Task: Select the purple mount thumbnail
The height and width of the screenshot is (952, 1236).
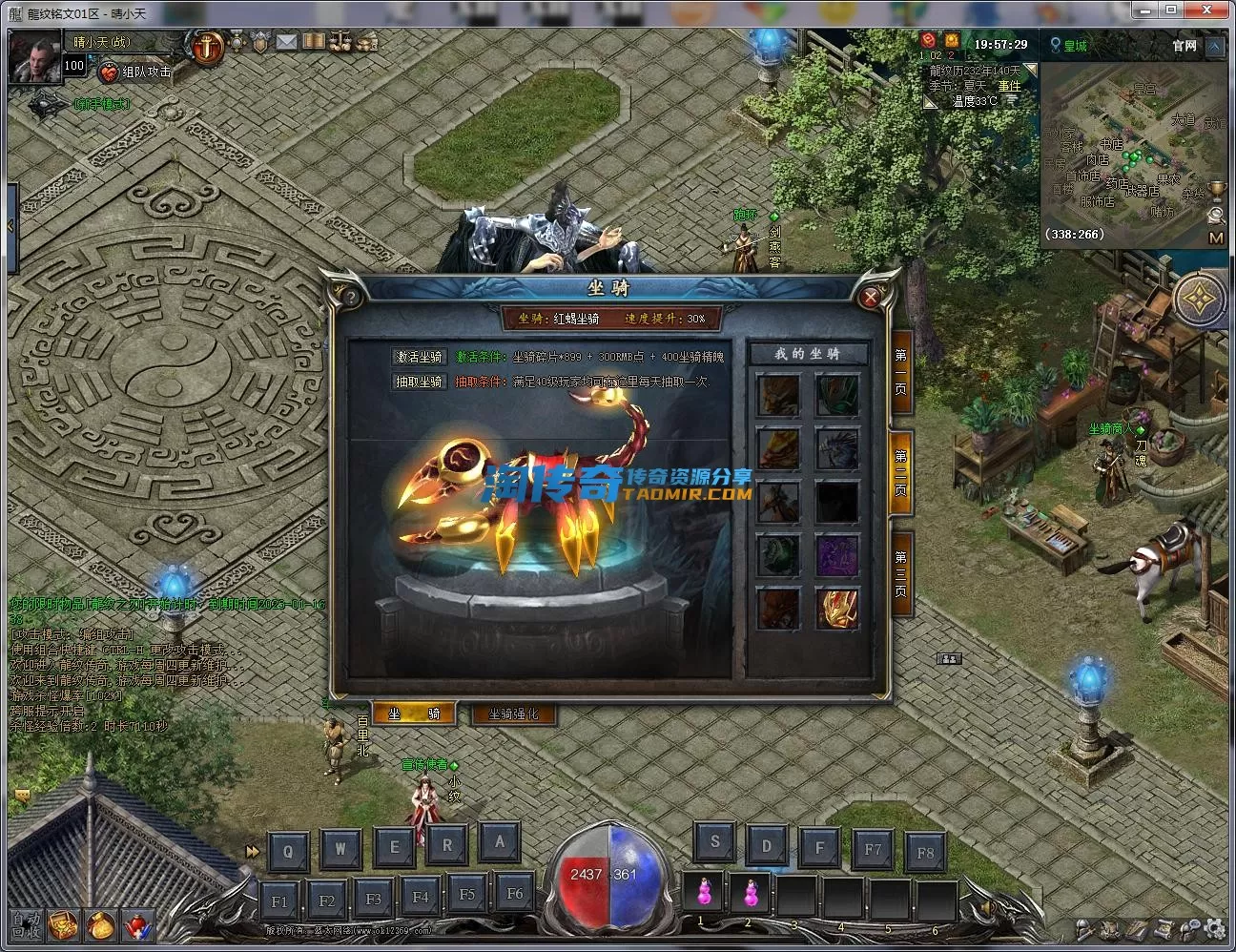Action: tap(836, 555)
